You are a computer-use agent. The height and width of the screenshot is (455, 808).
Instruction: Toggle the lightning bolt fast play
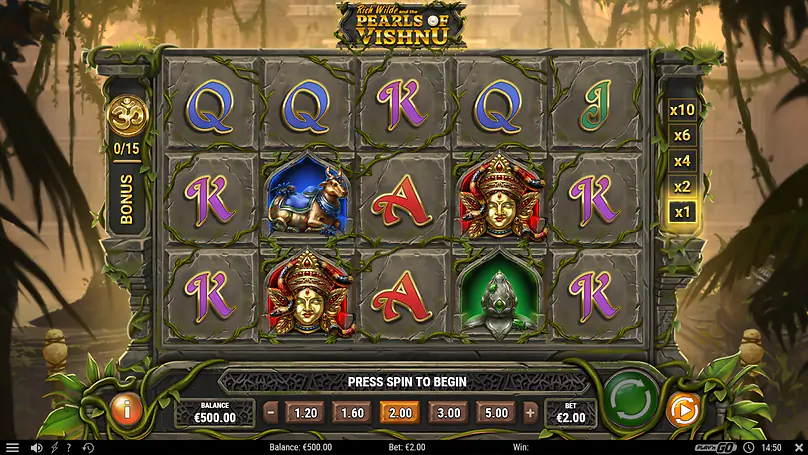(54, 448)
